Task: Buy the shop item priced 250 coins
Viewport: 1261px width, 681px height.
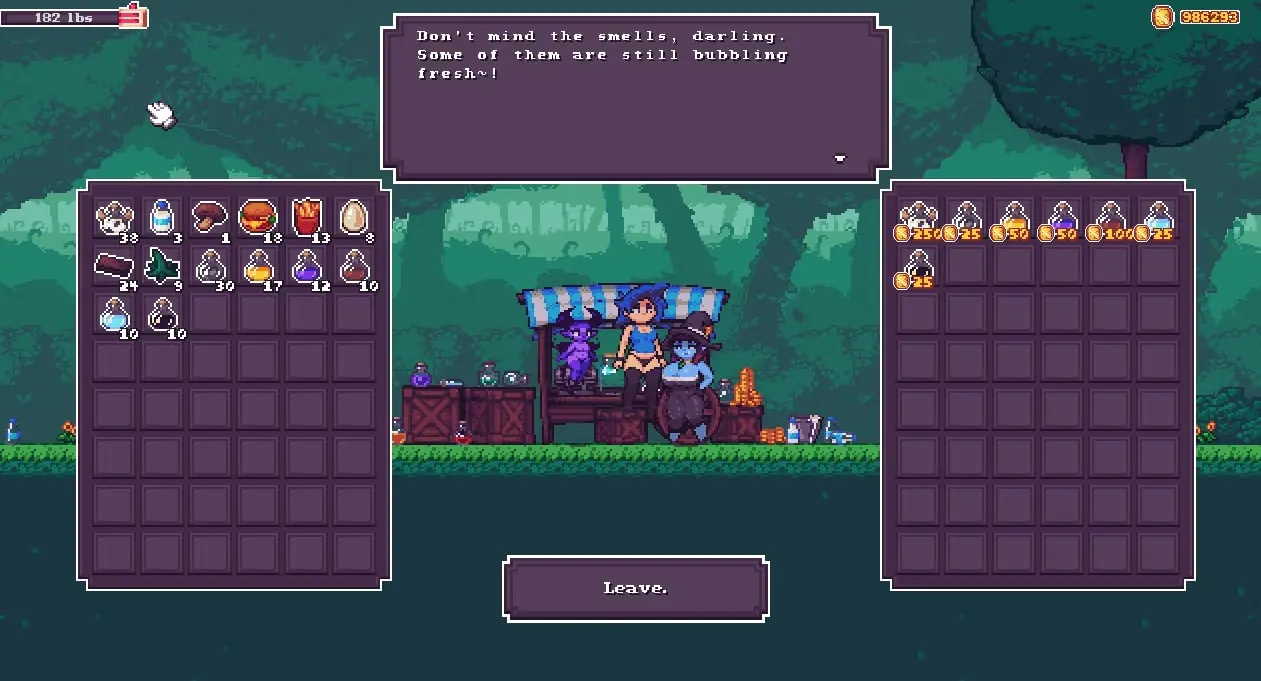Action: (918, 219)
